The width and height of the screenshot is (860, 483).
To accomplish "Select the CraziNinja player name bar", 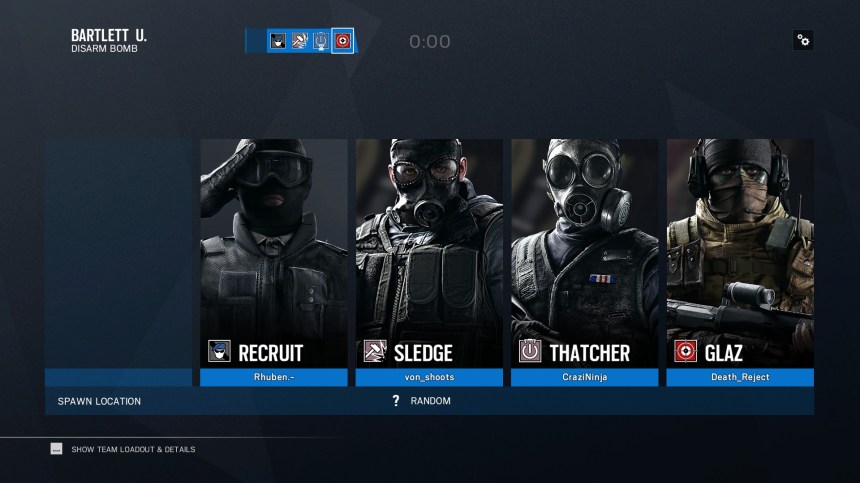I will pyautogui.click(x=584, y=378).
